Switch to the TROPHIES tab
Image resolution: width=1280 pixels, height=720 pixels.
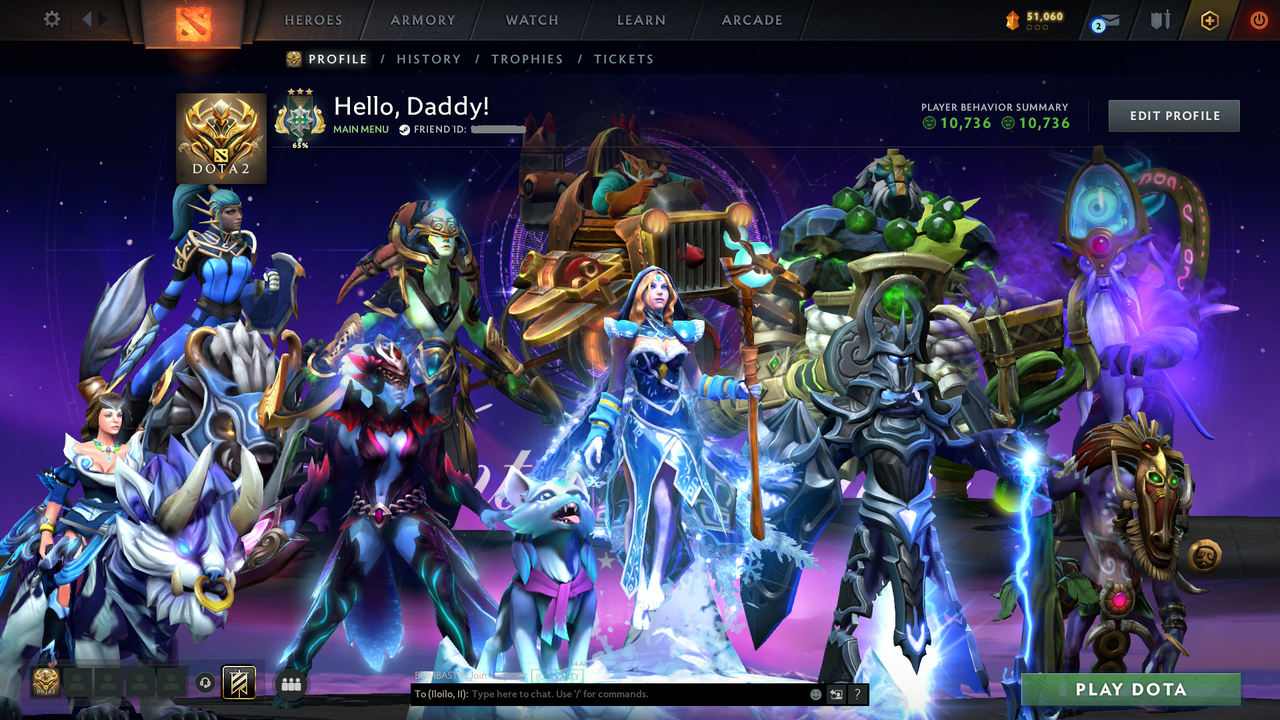click(x=527, y=59)
